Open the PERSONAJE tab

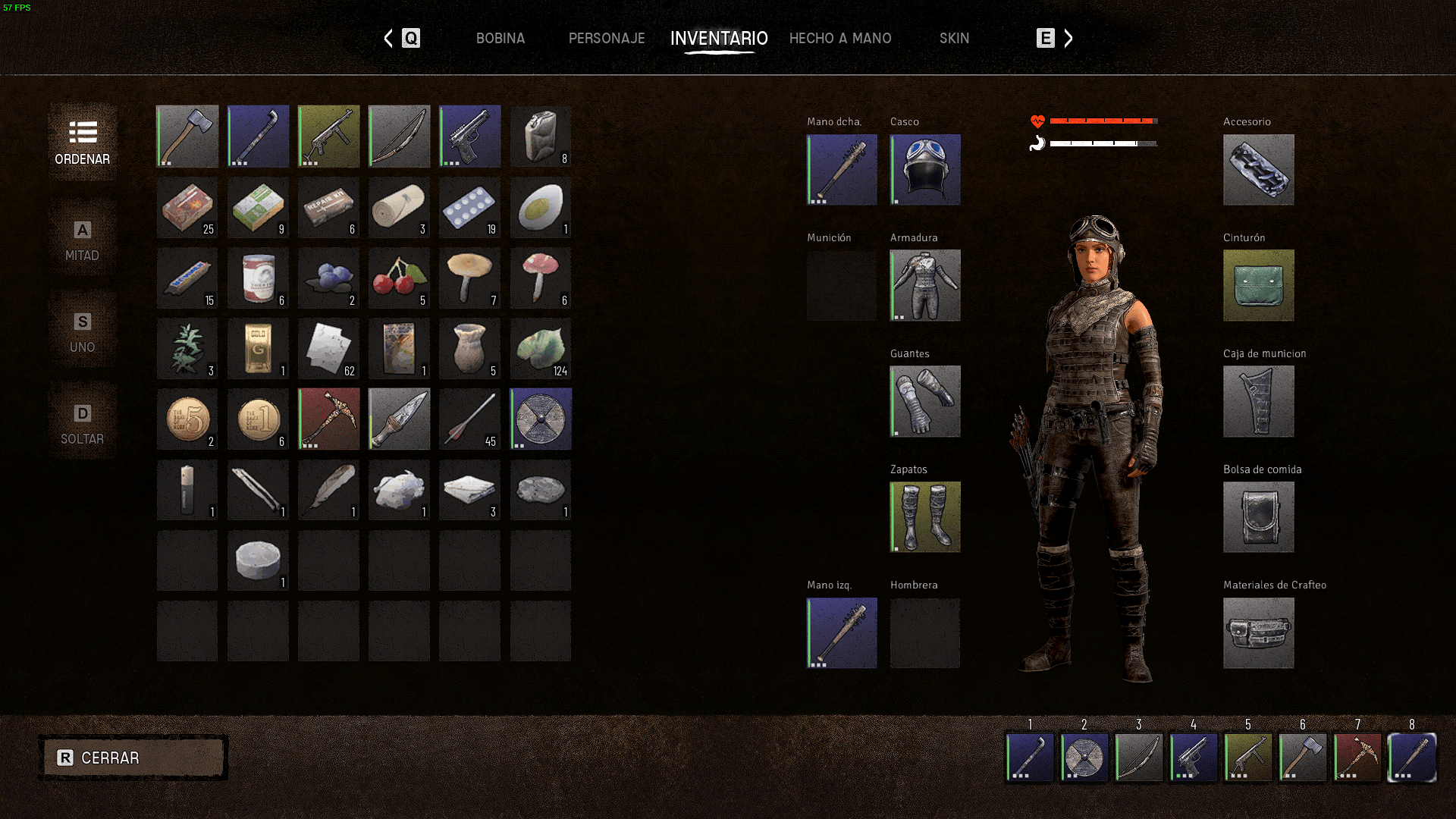[x=607, y=38]
